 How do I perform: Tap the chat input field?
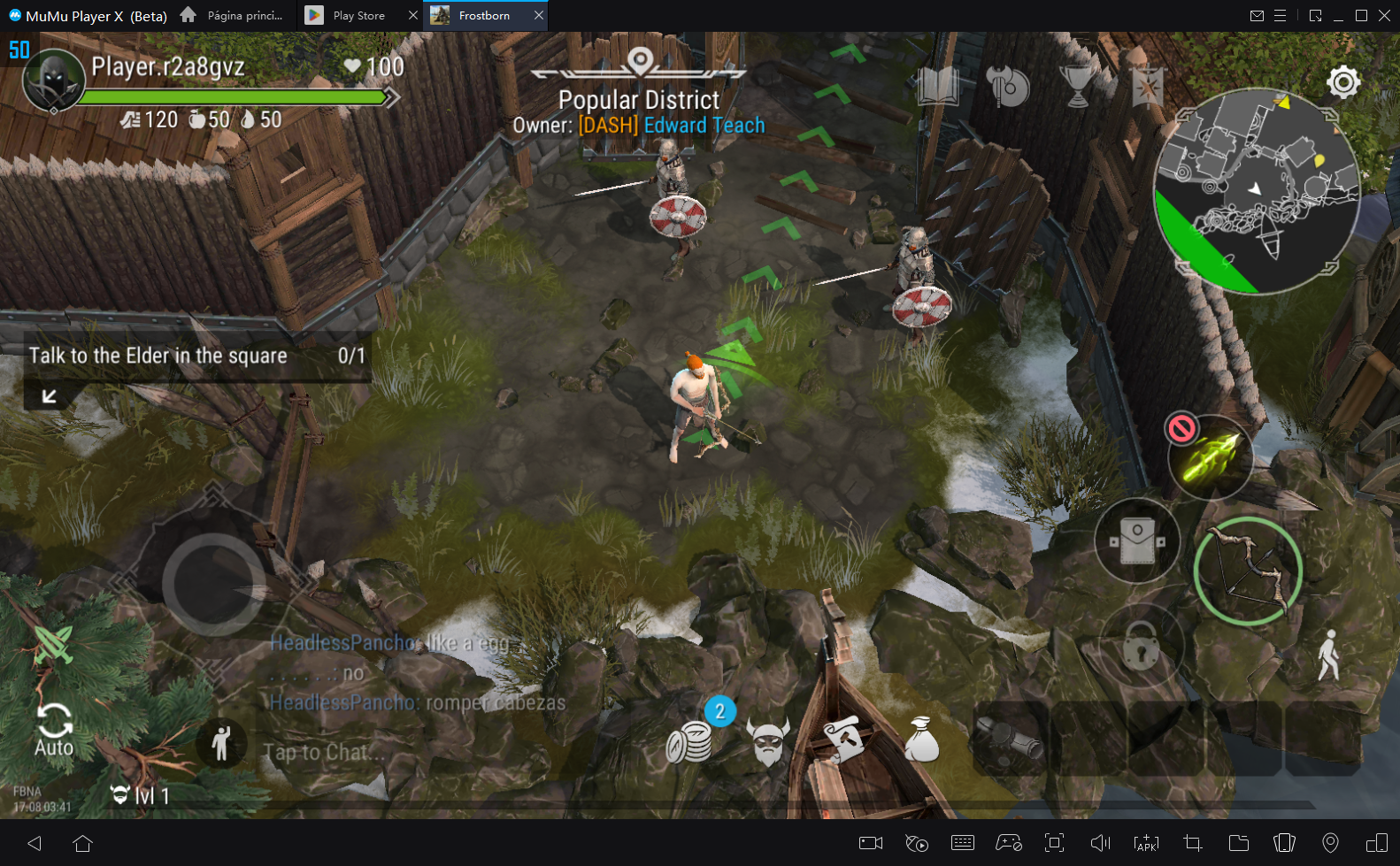tap(324, 752)
